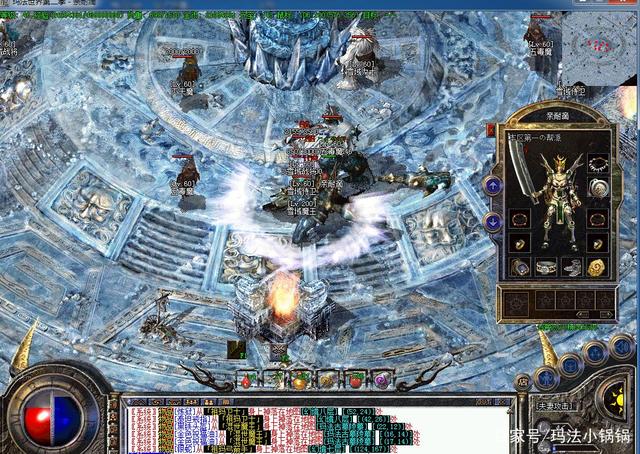Click the up arrow on equipment panel

tap(492, 185)
